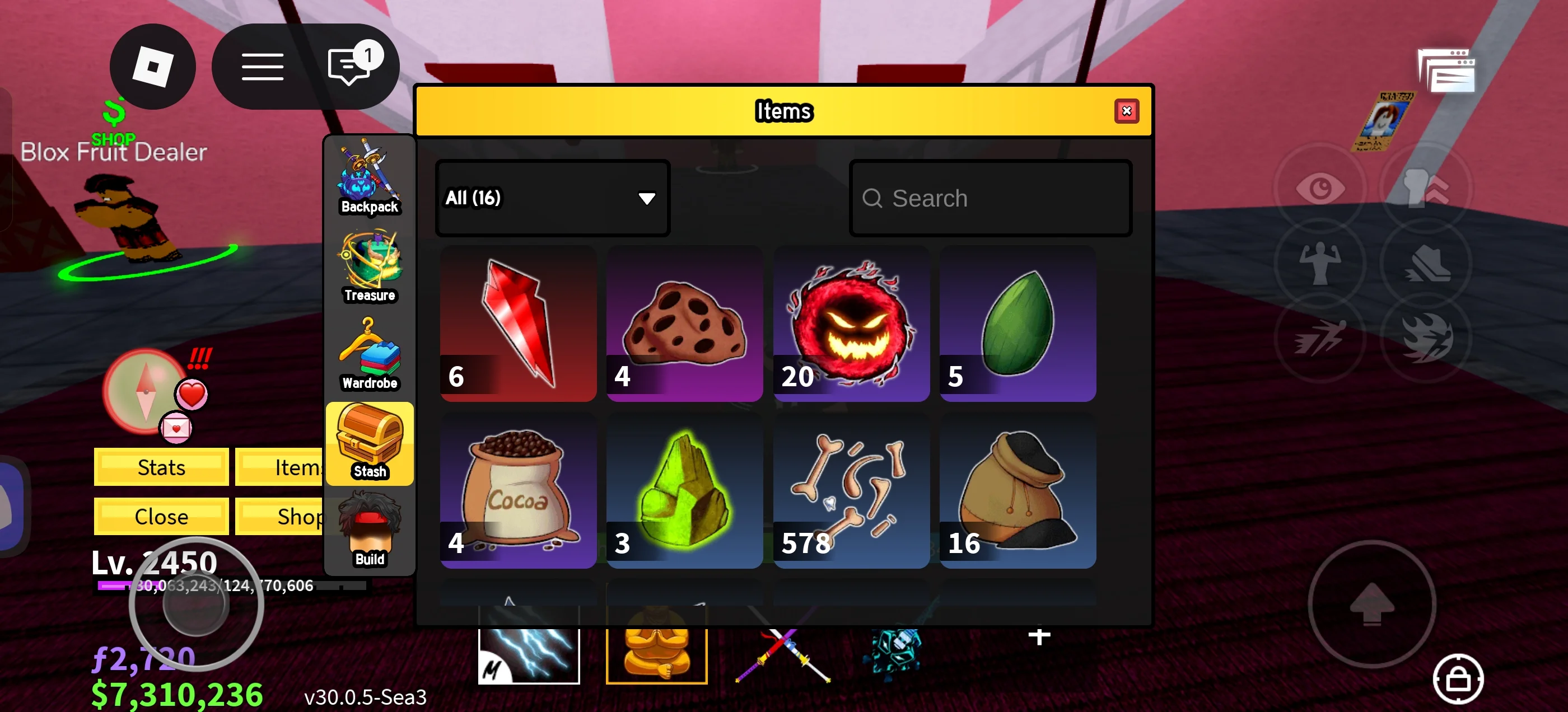The image size is (1568, 712).
Task: Close the Items window
Action: pos(1126,111)
